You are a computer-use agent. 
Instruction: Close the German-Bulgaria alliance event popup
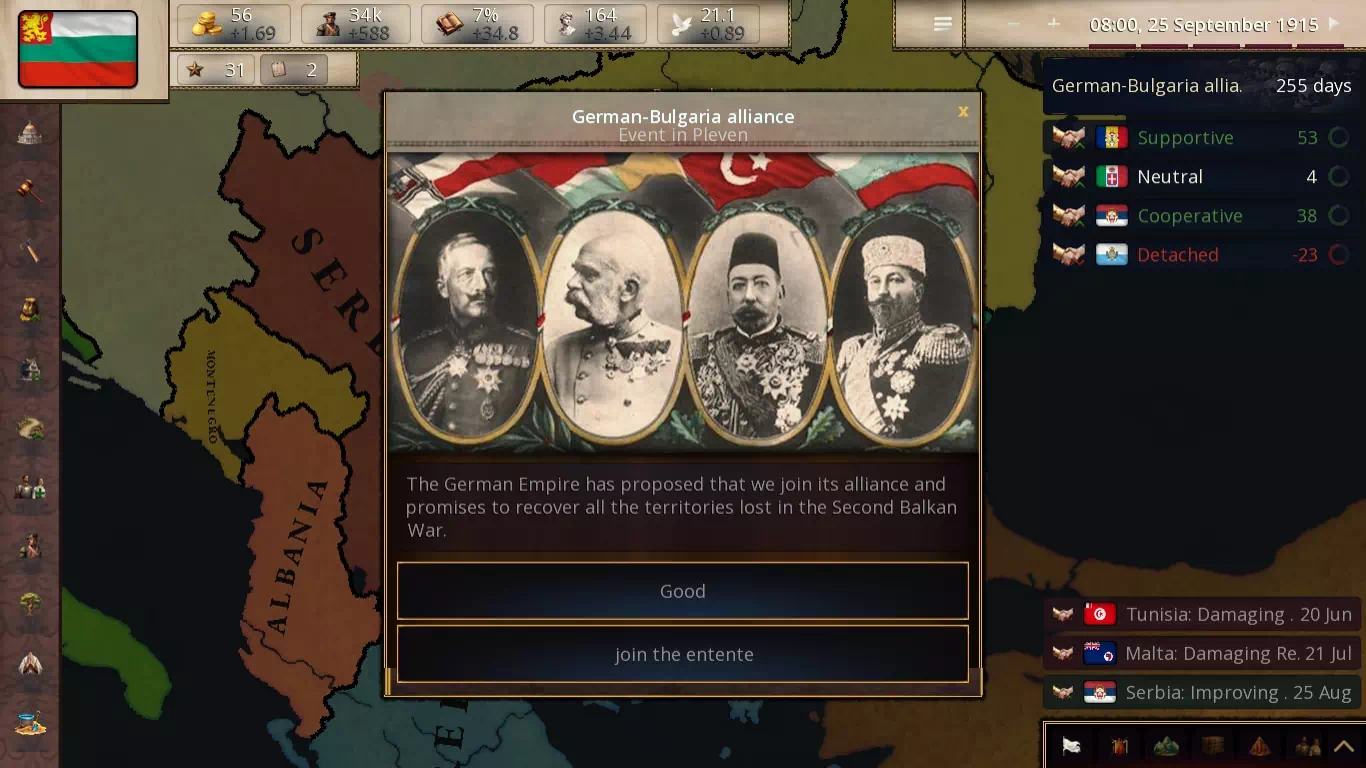(963, 112)
